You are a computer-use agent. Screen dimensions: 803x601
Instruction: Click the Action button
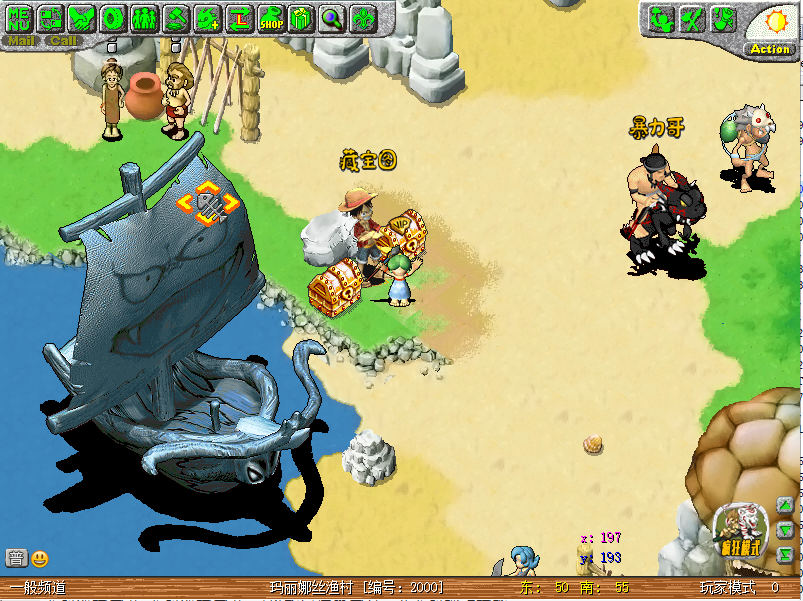pyautogui.click(x=769, y=49)
